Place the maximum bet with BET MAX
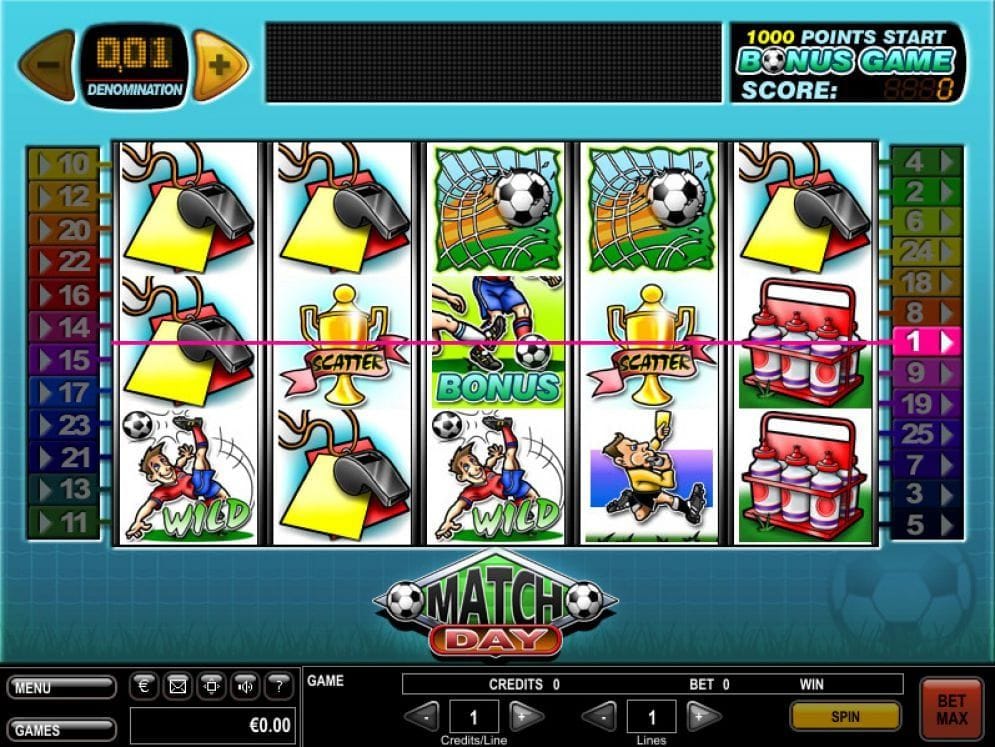Screen dimensions: 995x747 (951, 709)
